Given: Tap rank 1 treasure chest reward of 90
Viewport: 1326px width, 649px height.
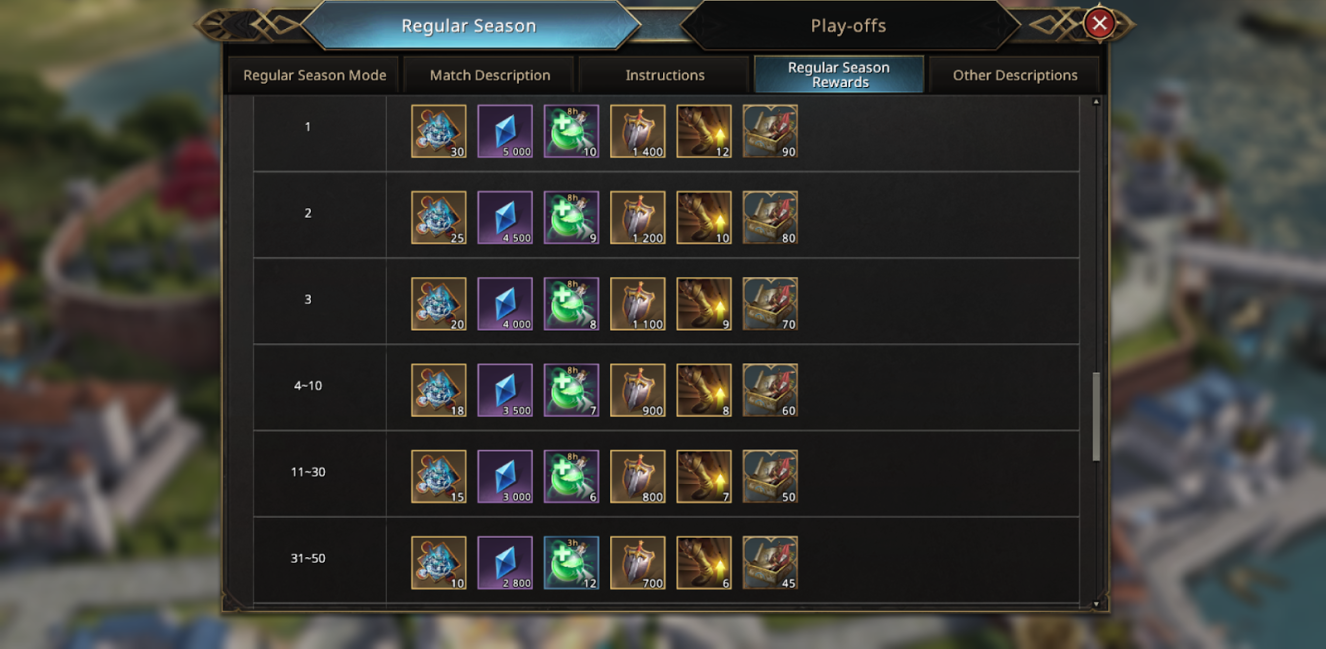Looking at the screenshot, I should 770,131.
